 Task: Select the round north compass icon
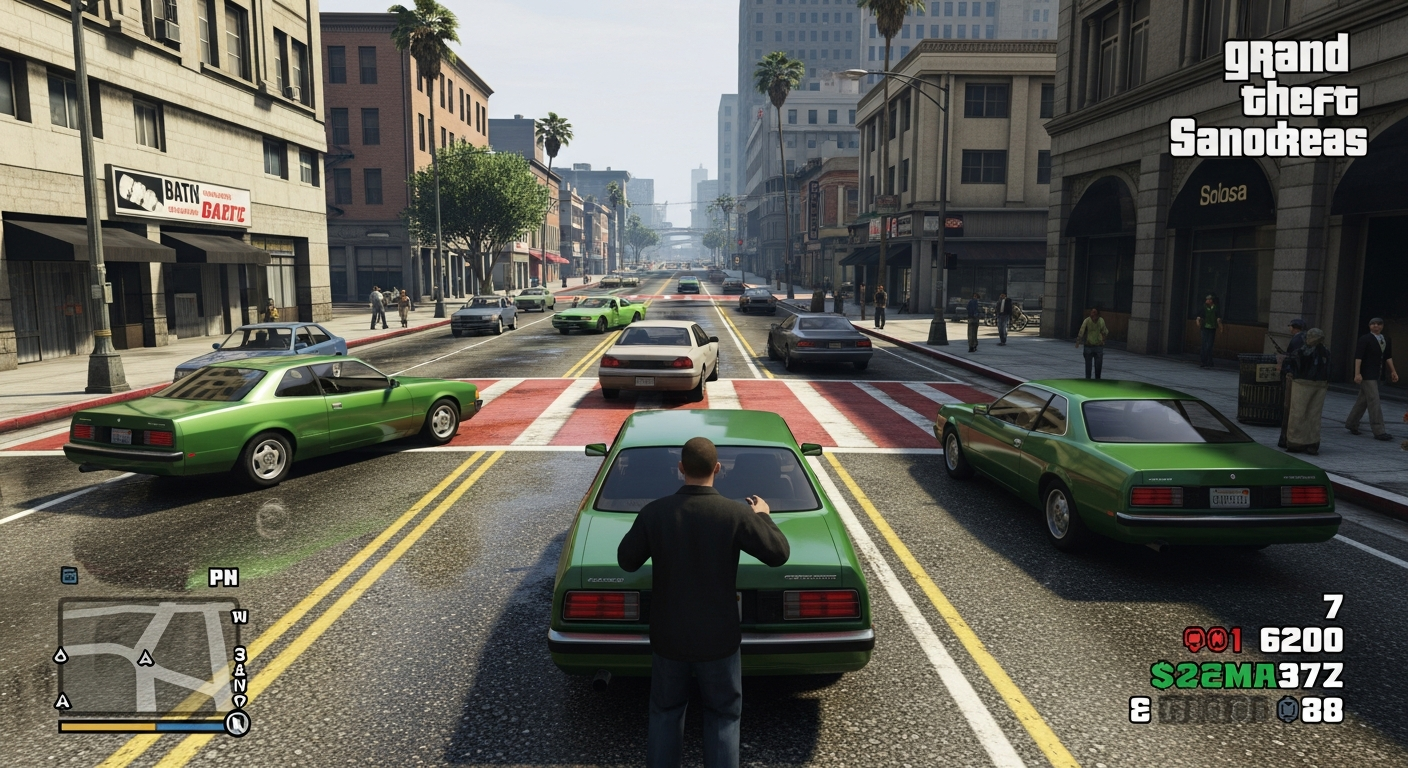point(237,723)
